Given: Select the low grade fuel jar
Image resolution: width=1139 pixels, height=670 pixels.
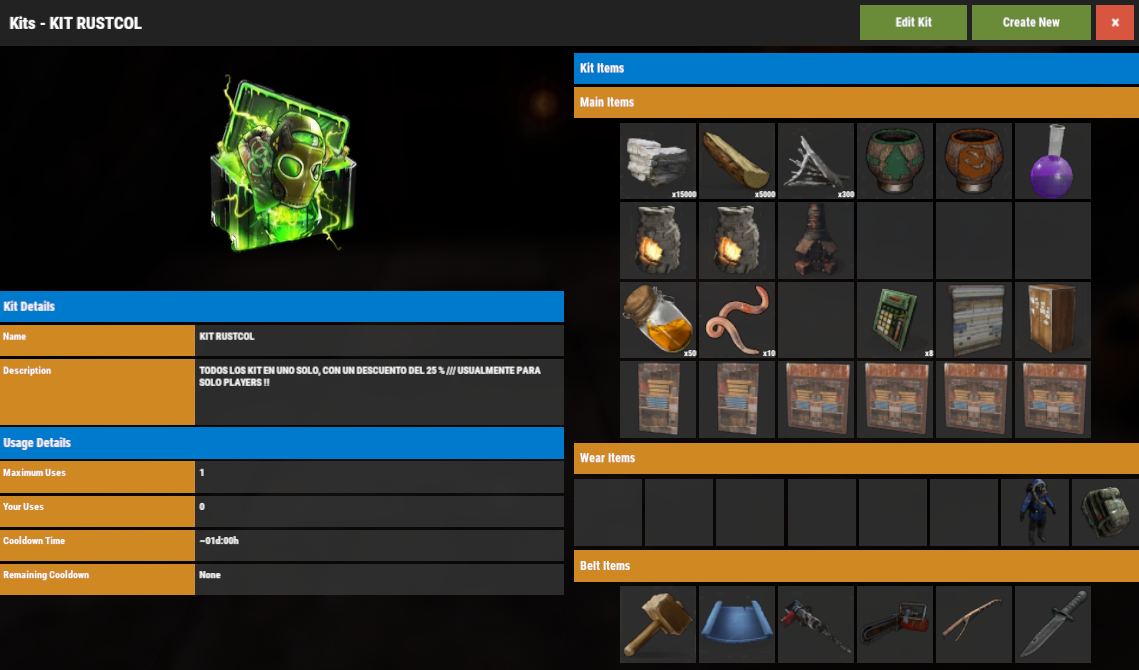Looking at the screenshot, I should point(658,320).
